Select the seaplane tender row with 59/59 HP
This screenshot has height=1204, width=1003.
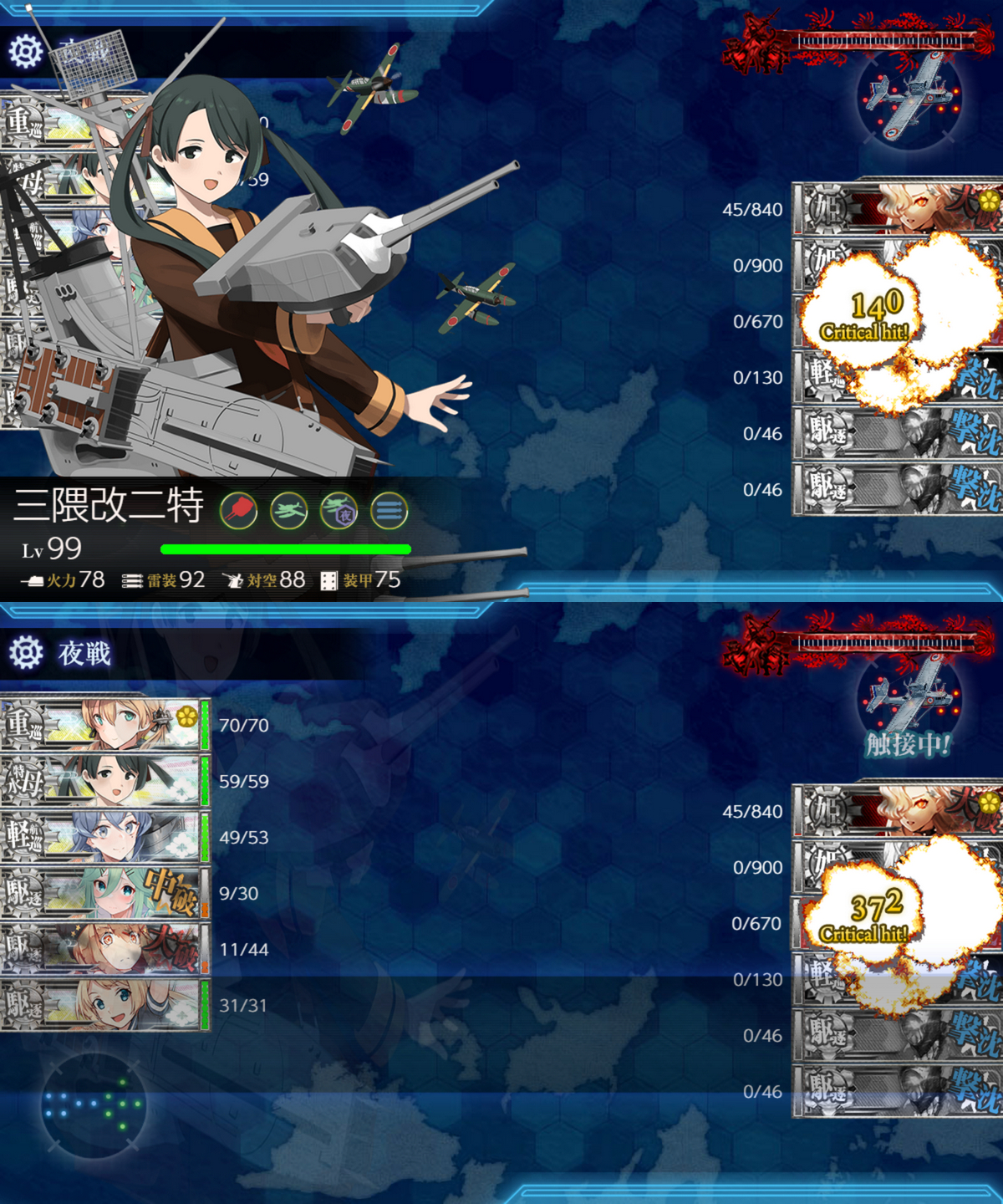(104, 780)
